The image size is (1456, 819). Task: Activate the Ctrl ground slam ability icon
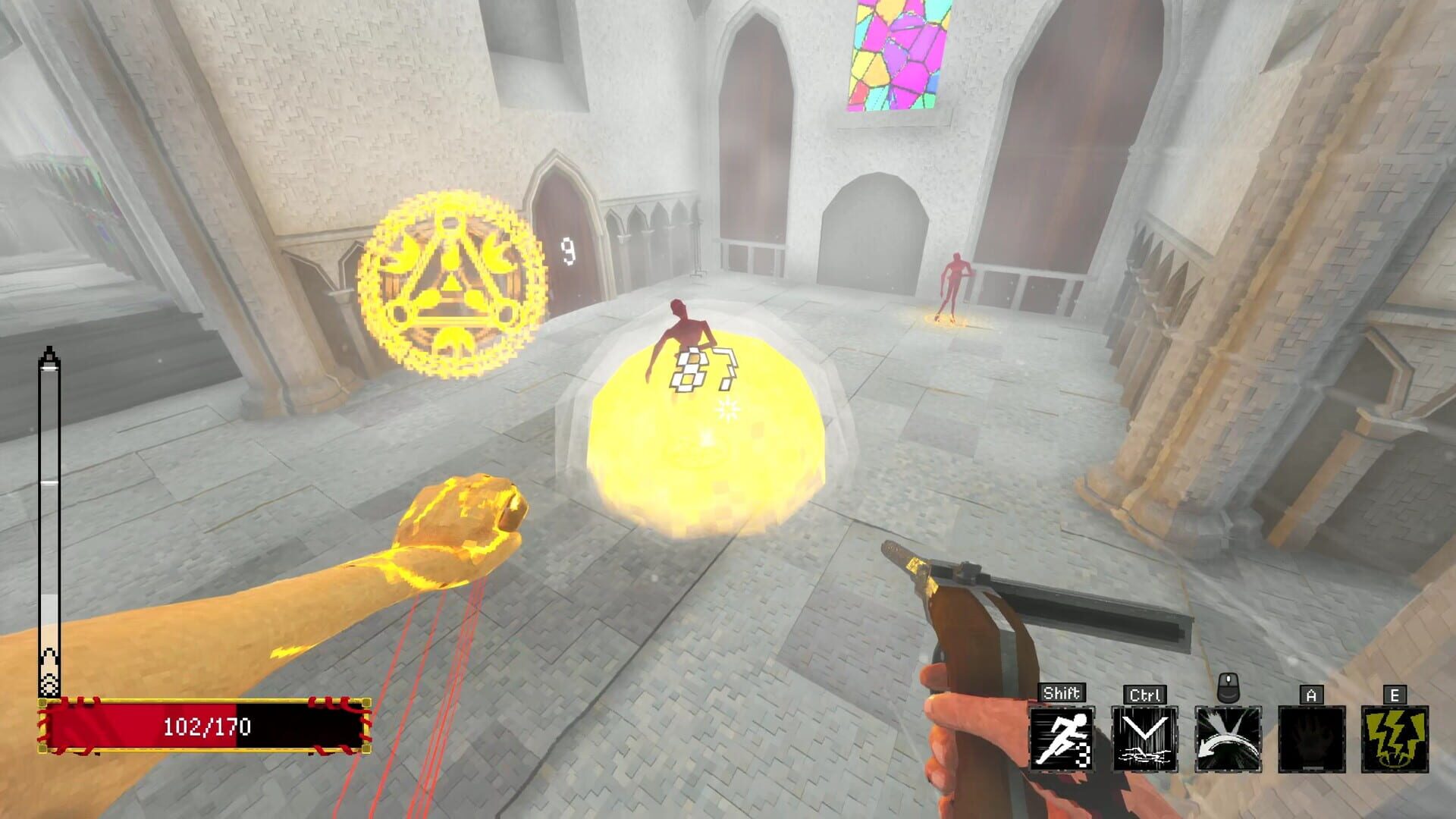click(x=1144, y=739)
